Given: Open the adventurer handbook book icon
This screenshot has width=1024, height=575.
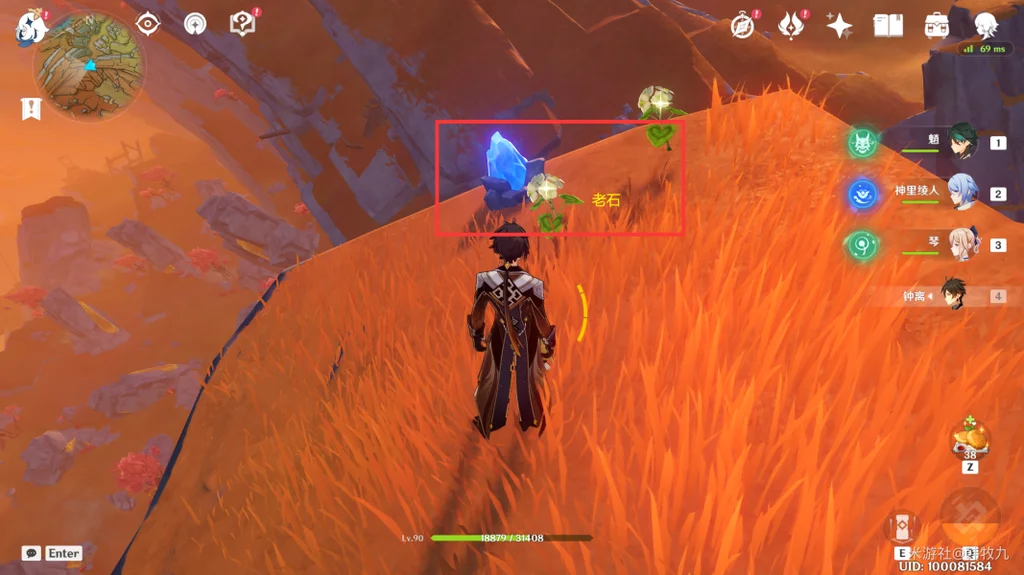Looking at the screenshot, I should 888,26.
